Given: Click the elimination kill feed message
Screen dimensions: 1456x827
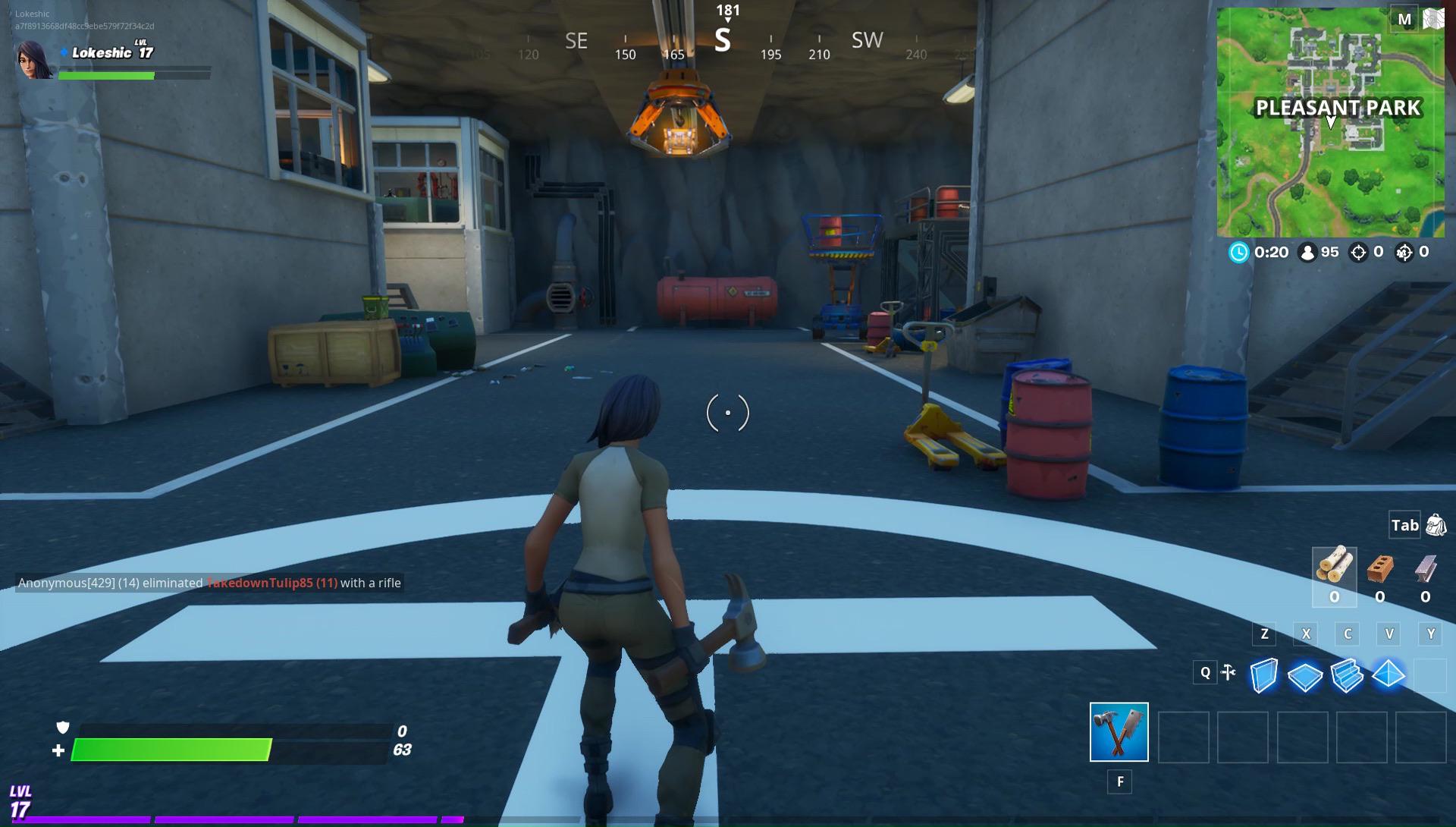Looking at the screenshot, I should tap(209, 583).
